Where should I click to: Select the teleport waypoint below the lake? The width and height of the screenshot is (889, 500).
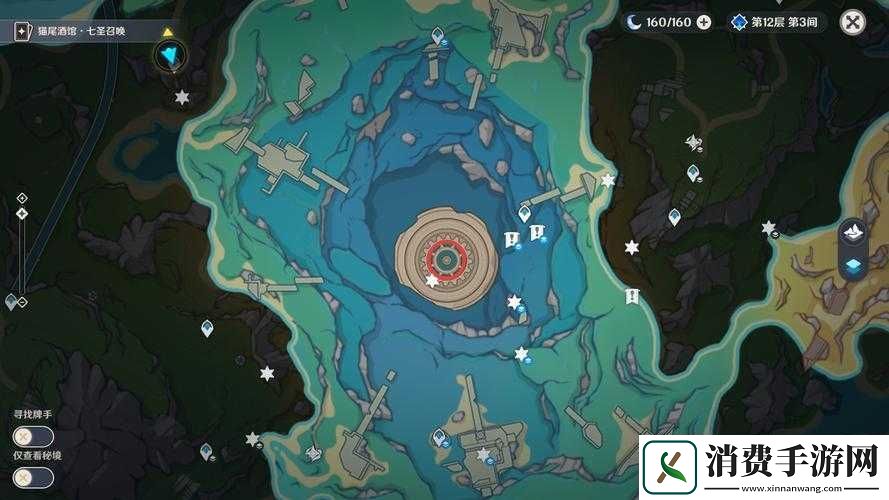tap(439, 436)
